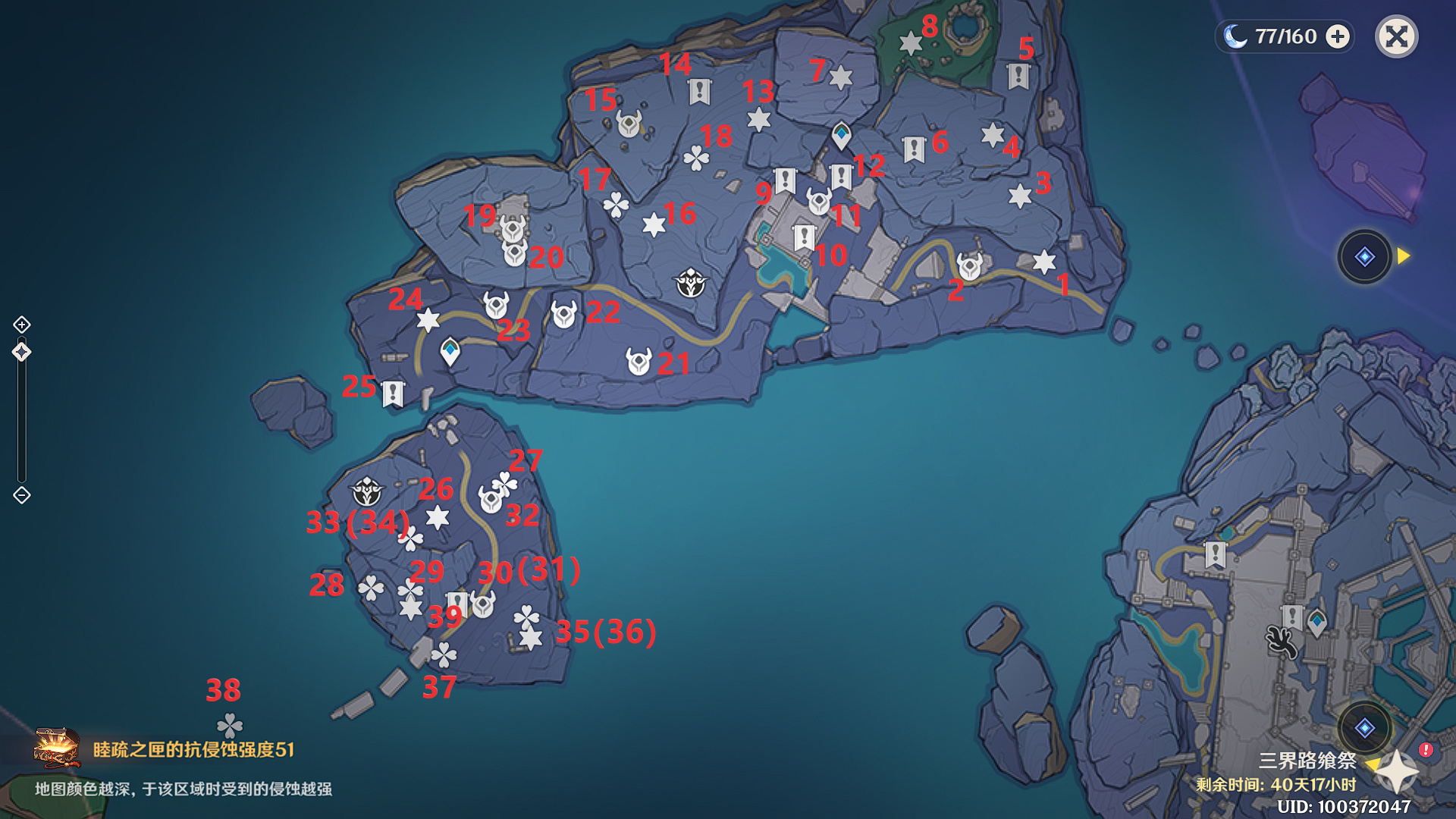1456x819 pixels.
Task: Click the map zoom slider handle
Action: [x=22, y=352]
